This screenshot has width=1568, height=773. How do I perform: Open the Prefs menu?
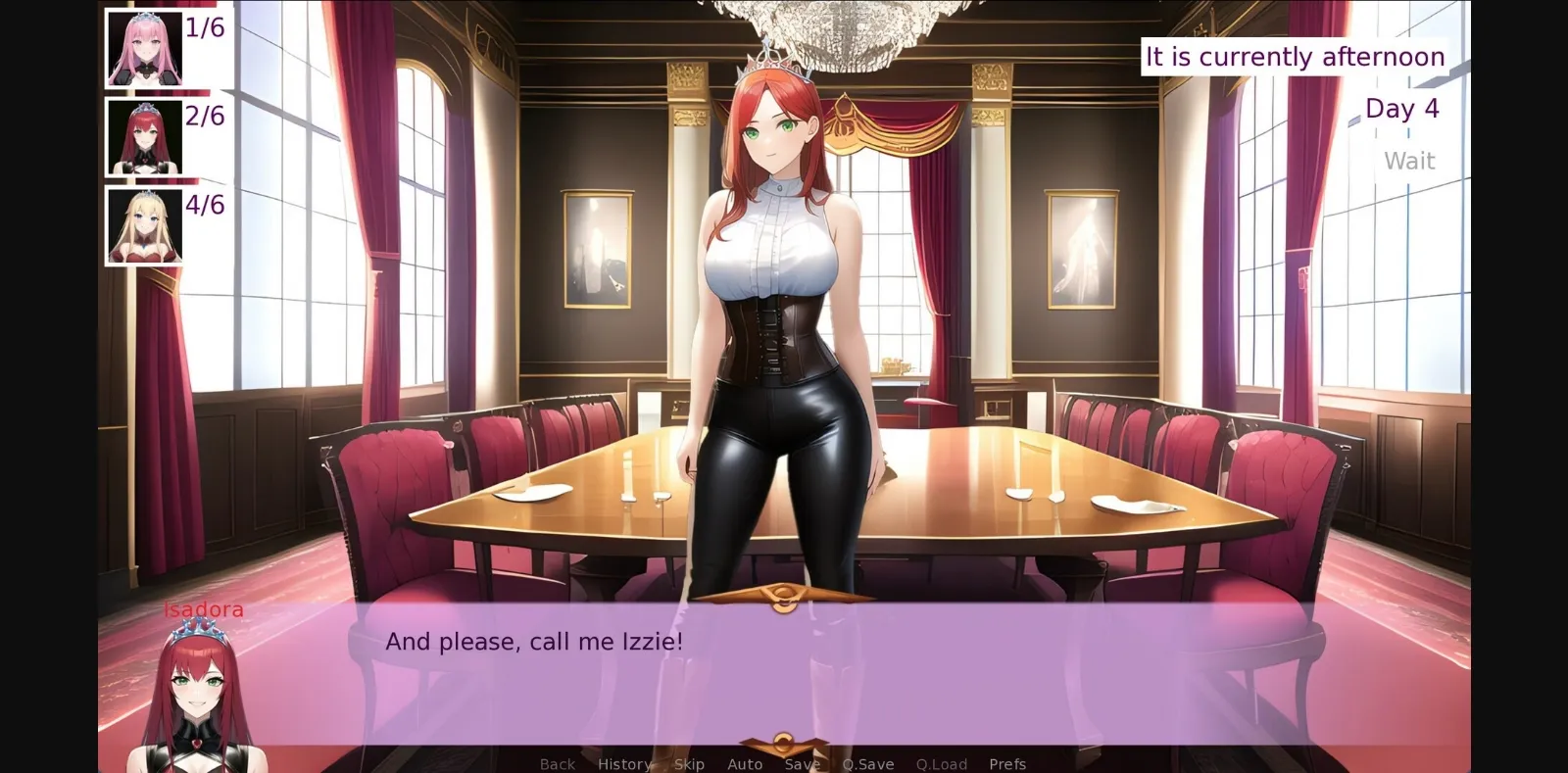coord(1007,763)
